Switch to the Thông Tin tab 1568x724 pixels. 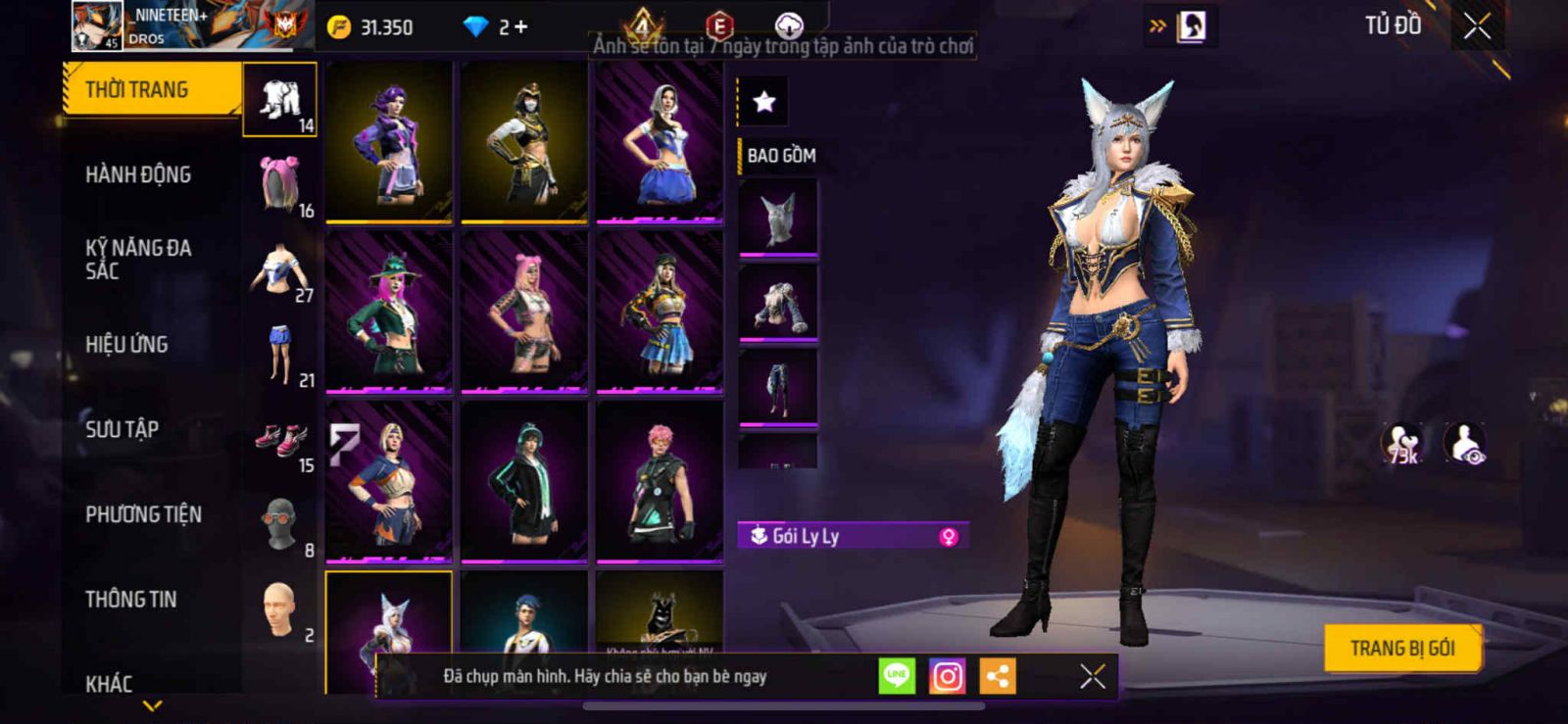(130, 600)
